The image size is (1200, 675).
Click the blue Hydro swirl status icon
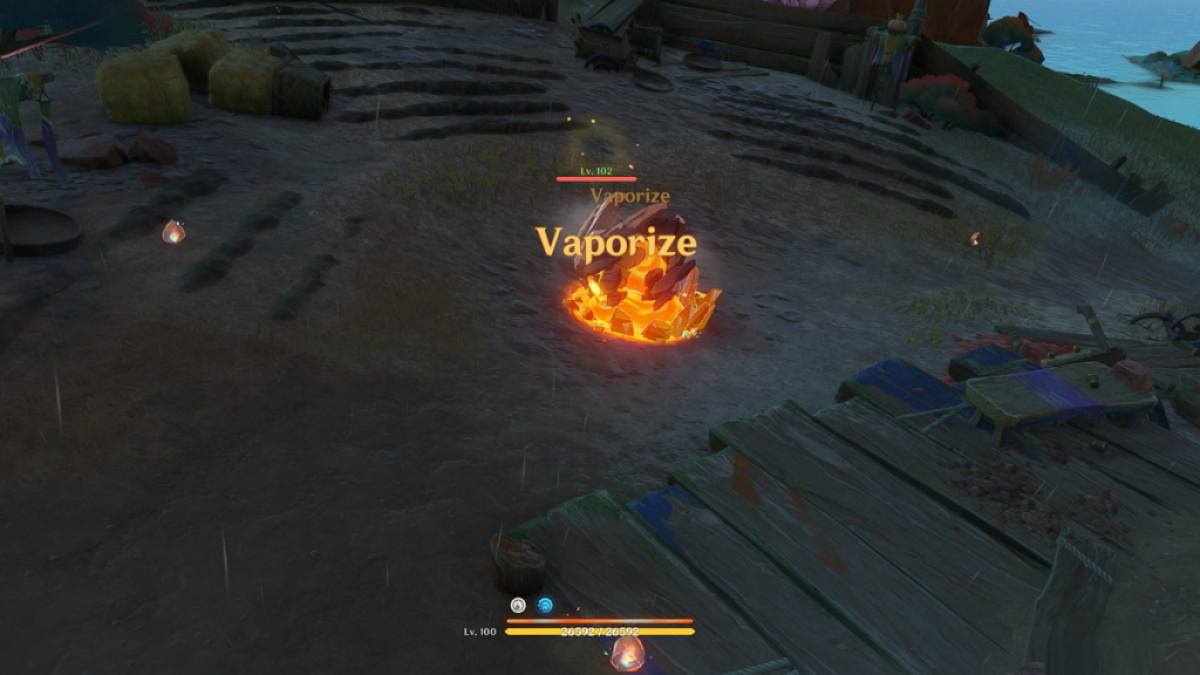[x=545, y=605]
